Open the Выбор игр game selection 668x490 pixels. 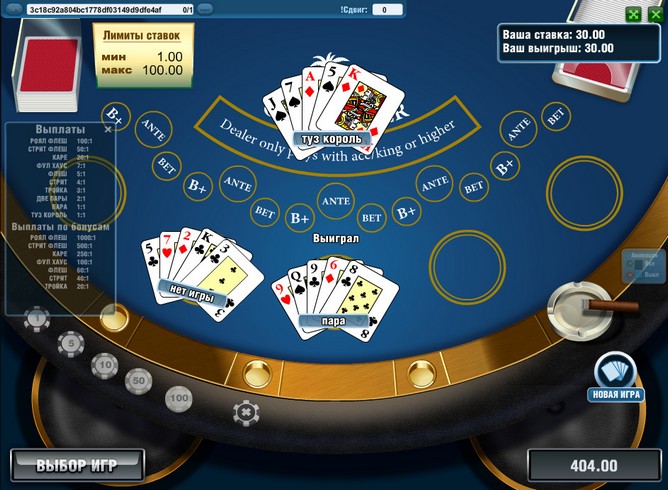pos(77,465)
